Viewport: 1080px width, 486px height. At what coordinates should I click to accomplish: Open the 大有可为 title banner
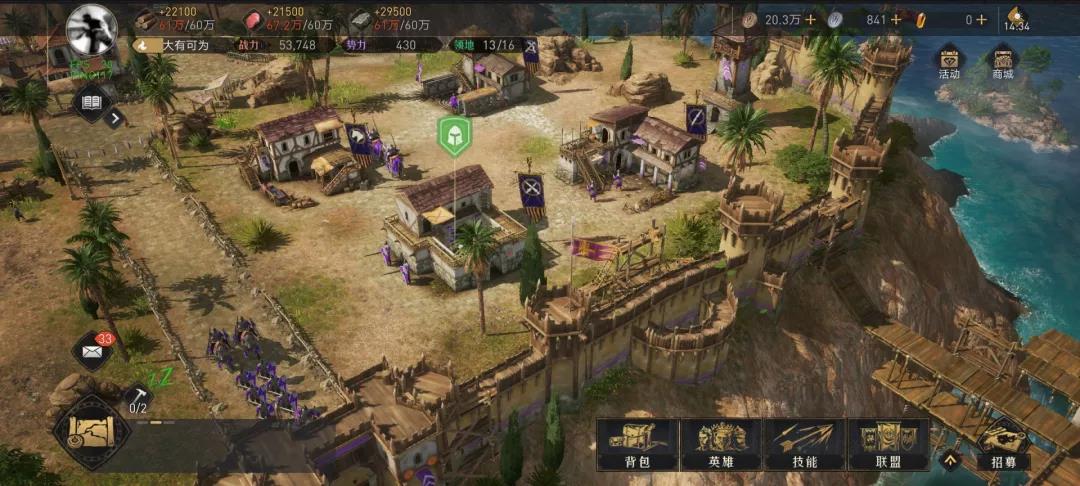(x=180, y=45)
